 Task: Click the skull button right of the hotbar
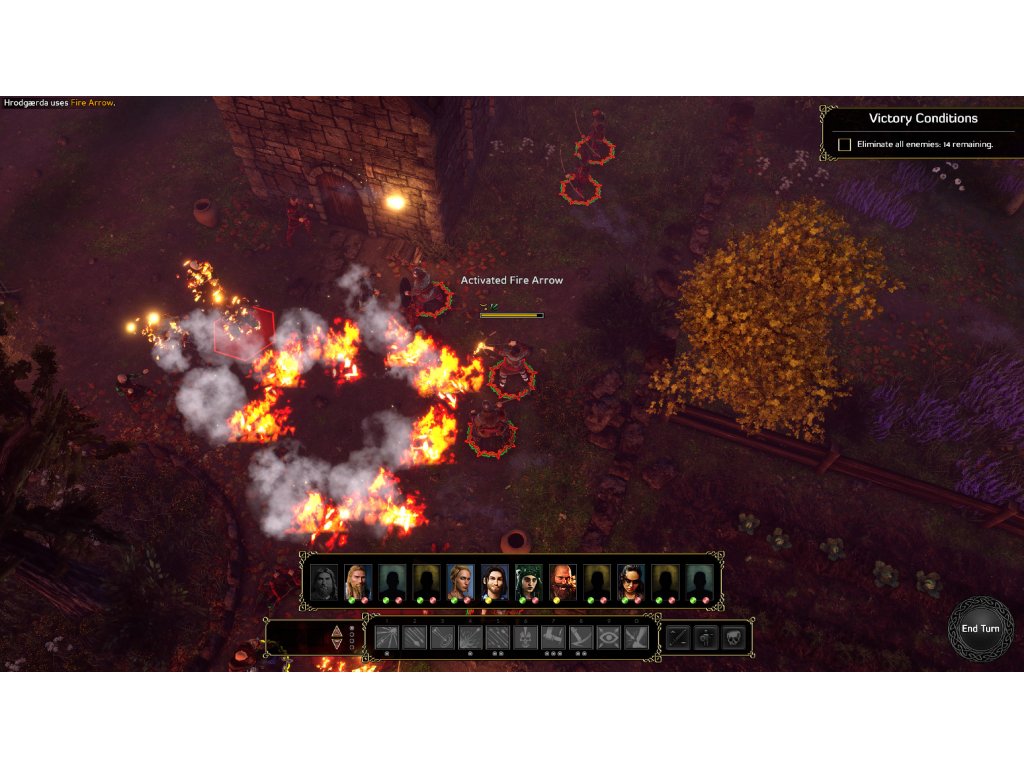click(x=734, y=637)
